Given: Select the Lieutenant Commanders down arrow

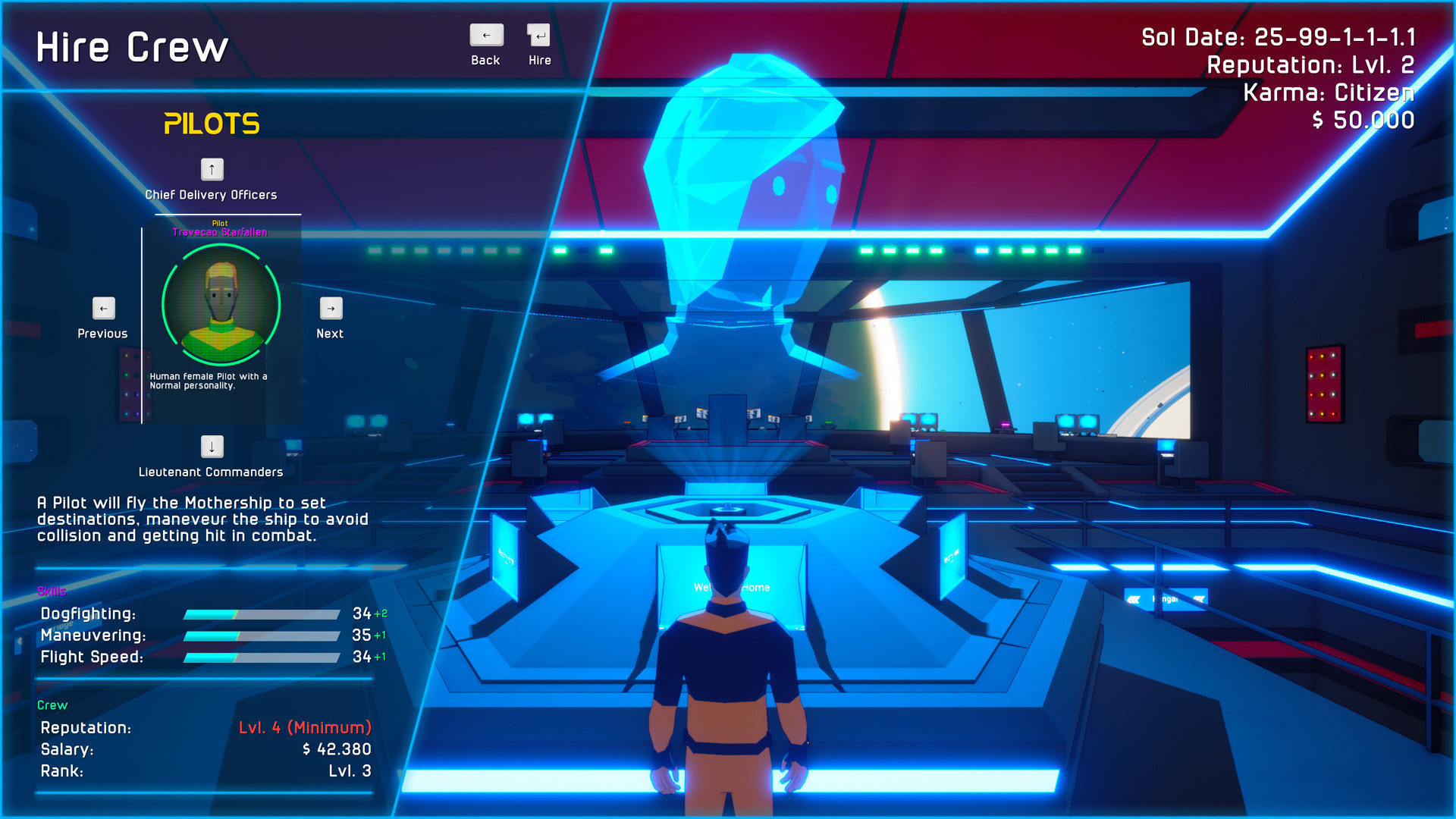Looking at the screenshot, I should click(x=211, y=447).
